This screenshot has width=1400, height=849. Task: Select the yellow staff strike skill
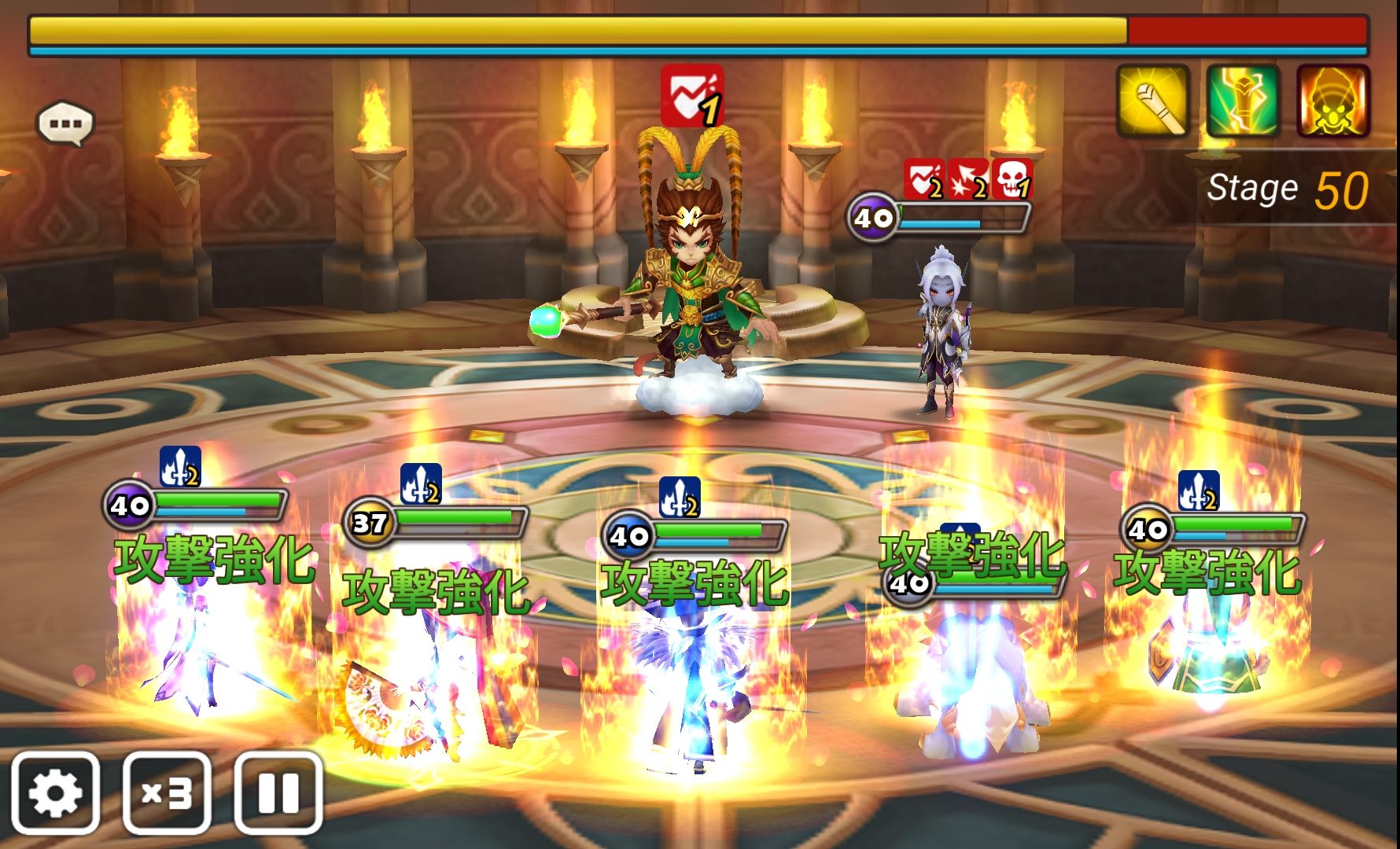(1152, 101)
